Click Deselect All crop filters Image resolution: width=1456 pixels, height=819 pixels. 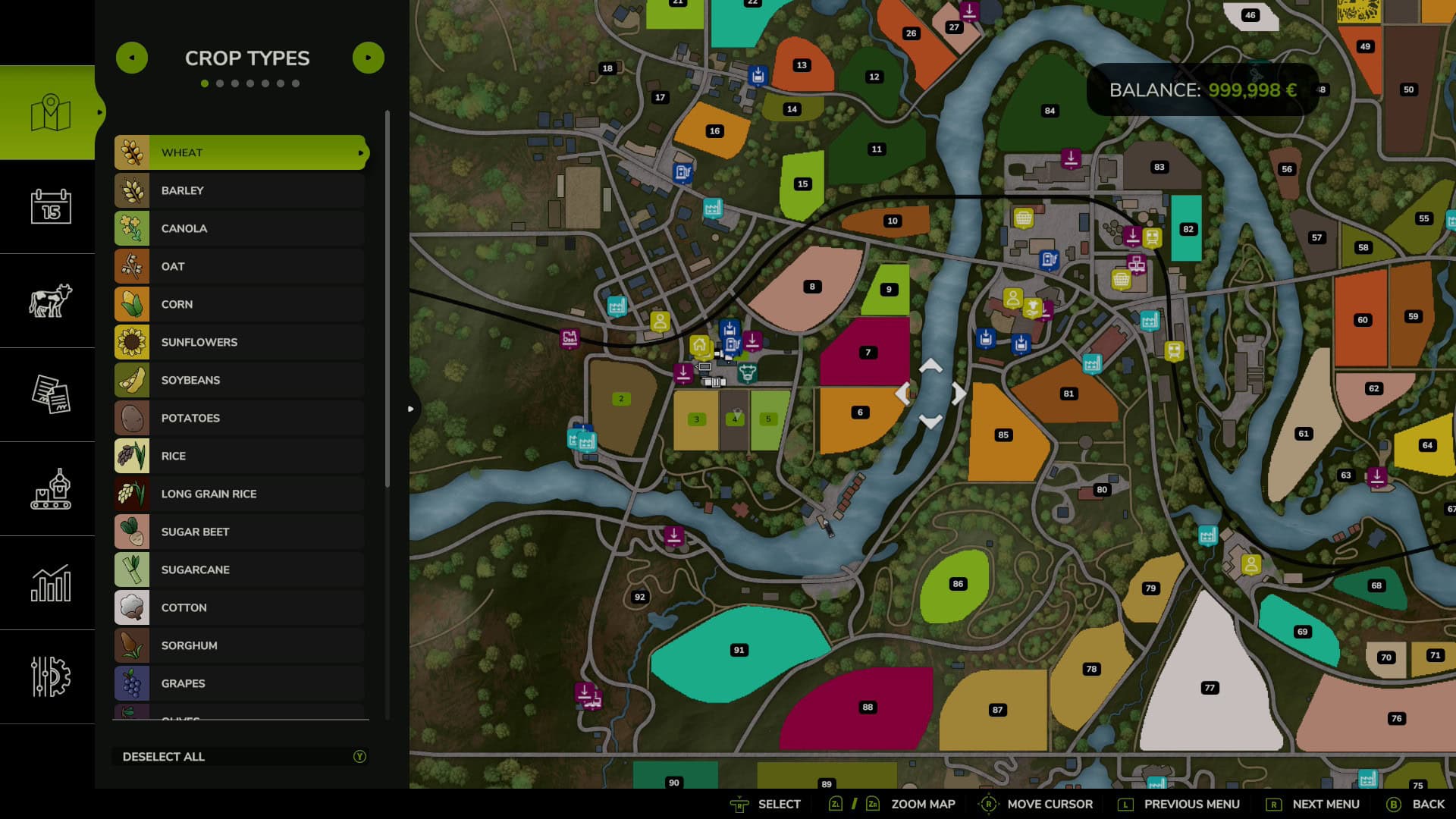coord(240,756)
